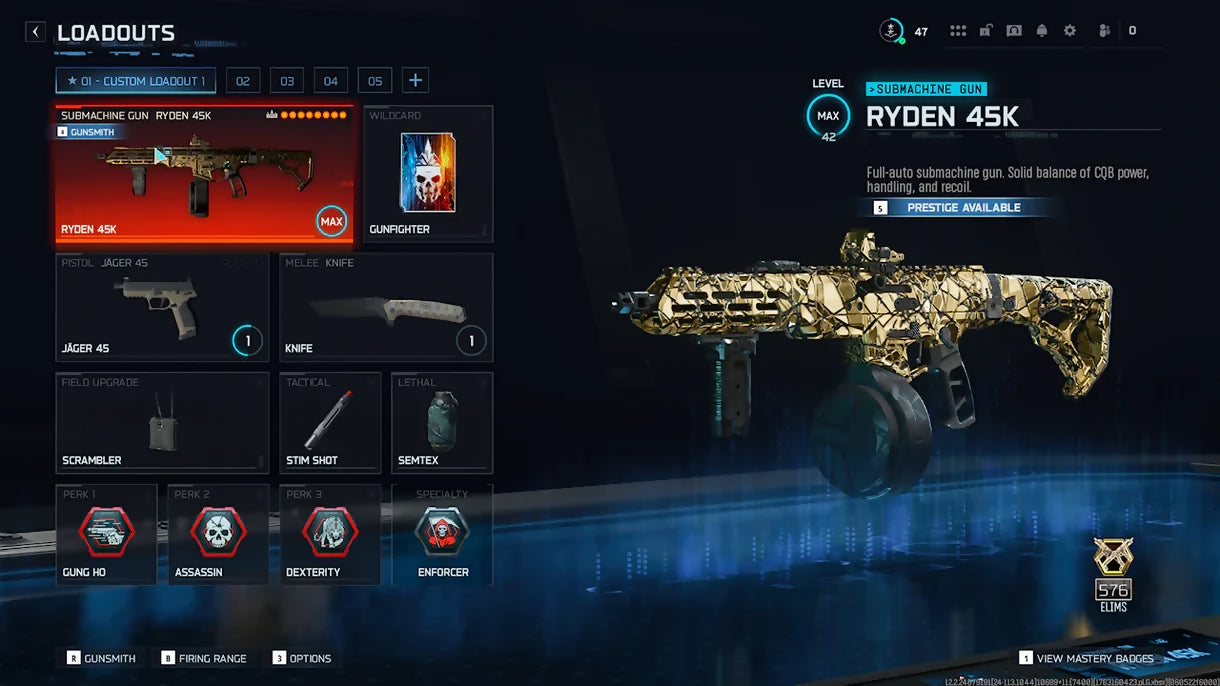The image size is (1220, 686).
Task: Switch to loadout tab 05
Action: click(375, 81)
